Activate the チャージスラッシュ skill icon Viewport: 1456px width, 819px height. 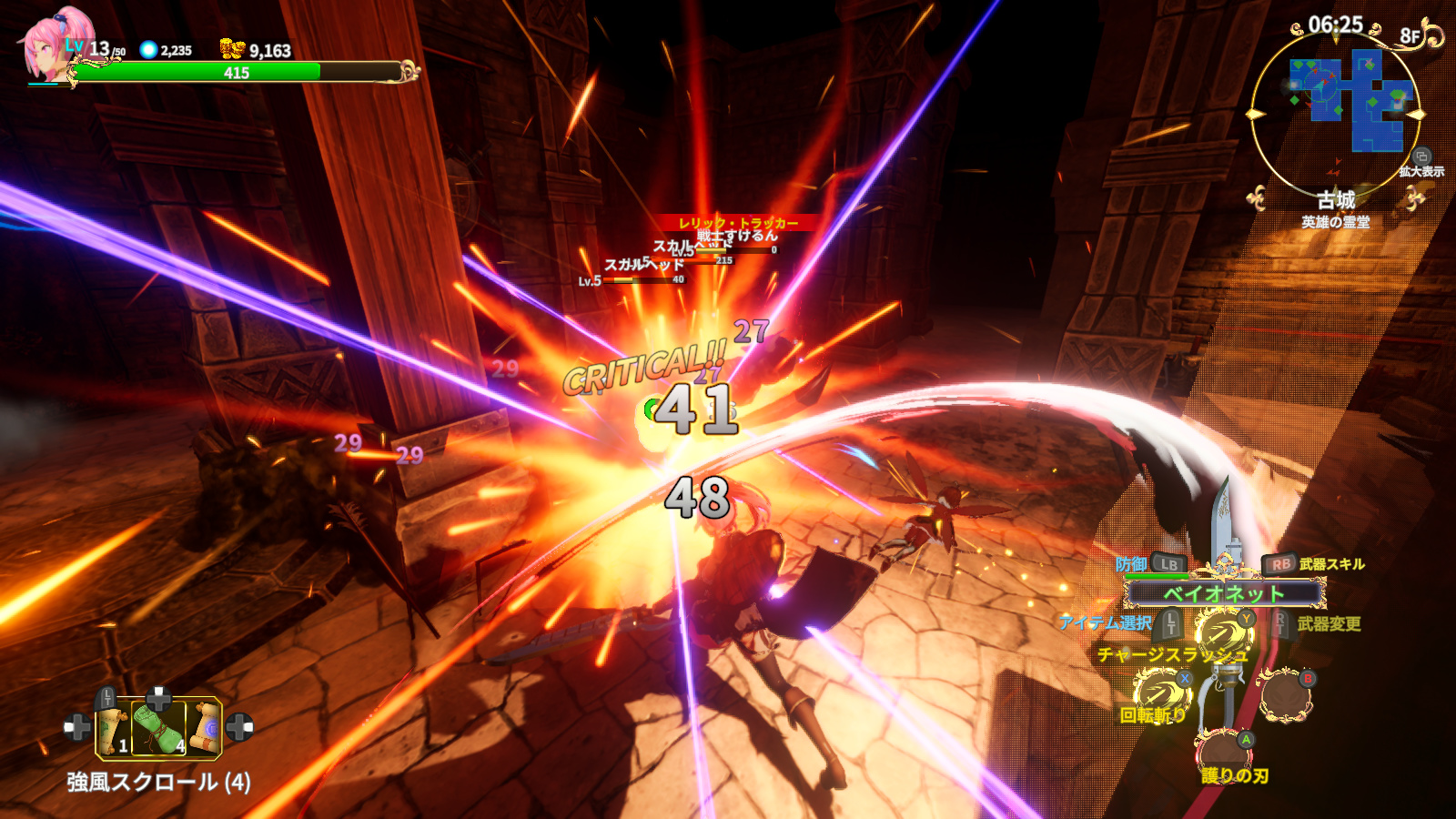pyautogui.click(x=1223, y=633)
